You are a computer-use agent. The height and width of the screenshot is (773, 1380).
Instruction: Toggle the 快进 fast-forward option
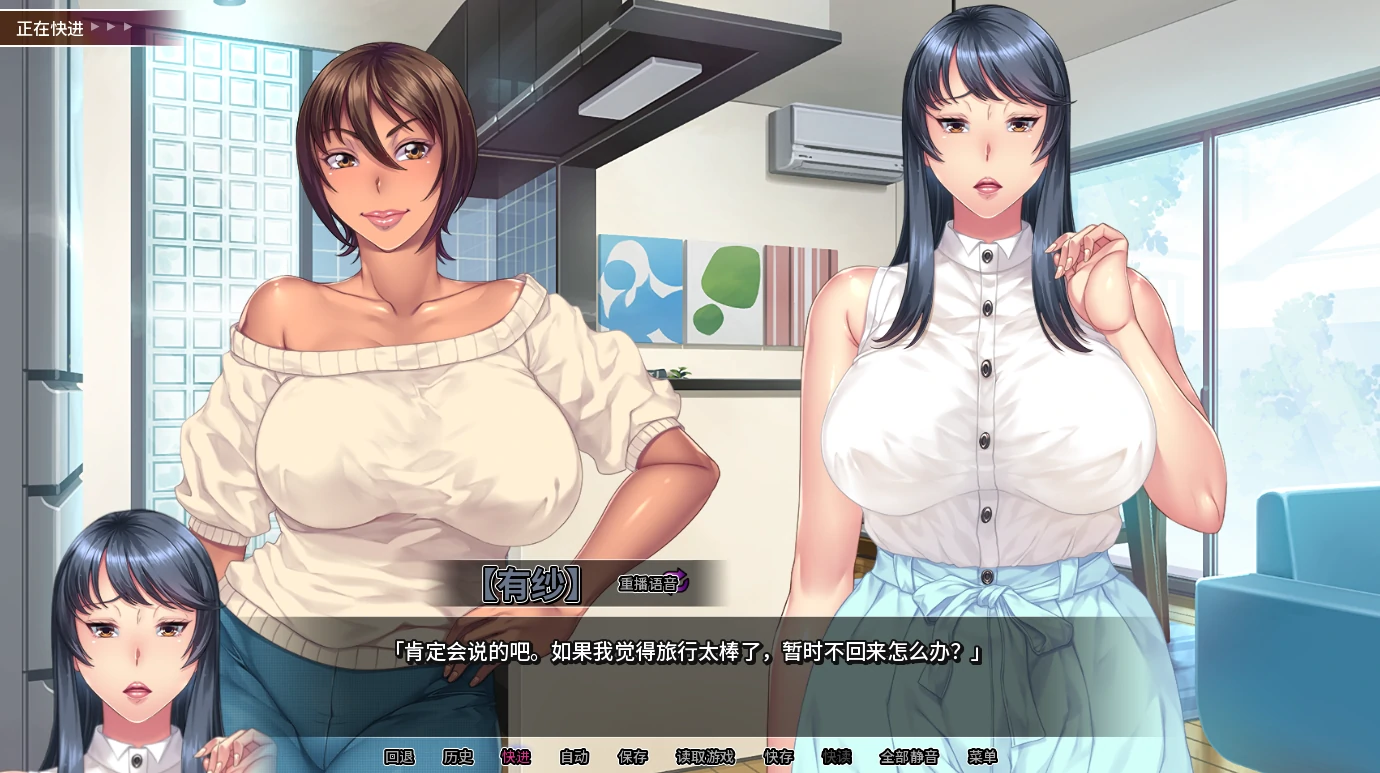click(x=516, y=757)
